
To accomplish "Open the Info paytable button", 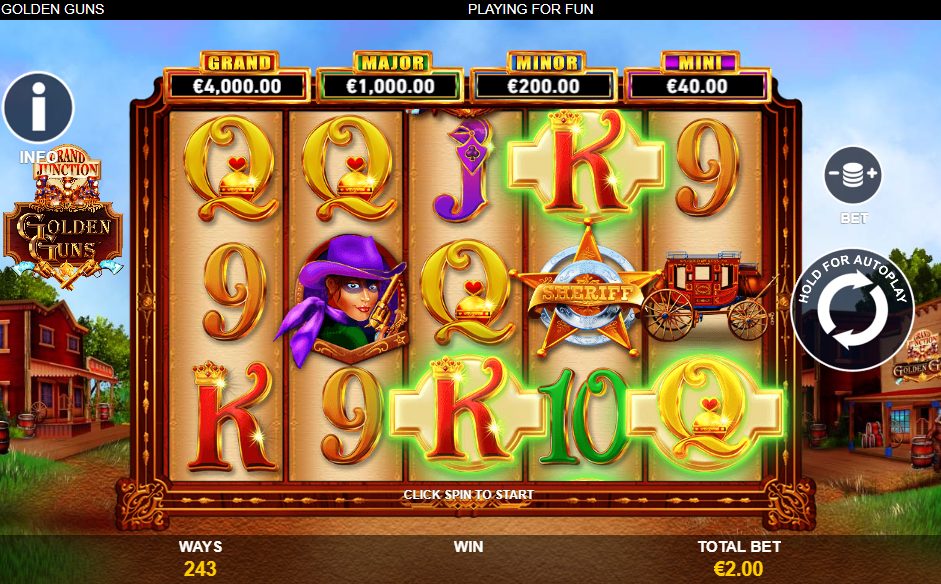I will pyautogui.click(x=38, y=108).
